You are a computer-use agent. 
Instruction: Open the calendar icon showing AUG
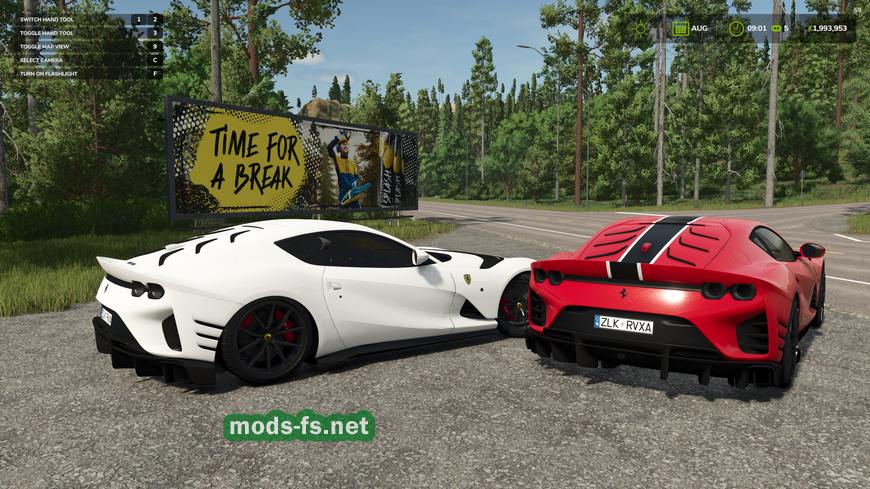click(x=680, y=28)
